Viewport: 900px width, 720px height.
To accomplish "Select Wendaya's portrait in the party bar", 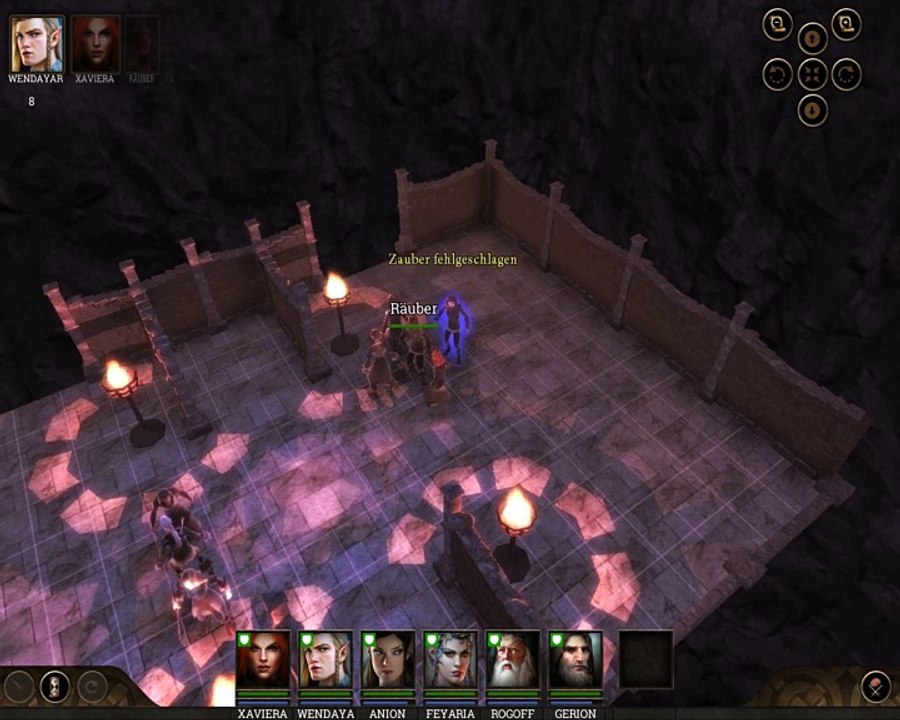I will click(x=325, y=660).
